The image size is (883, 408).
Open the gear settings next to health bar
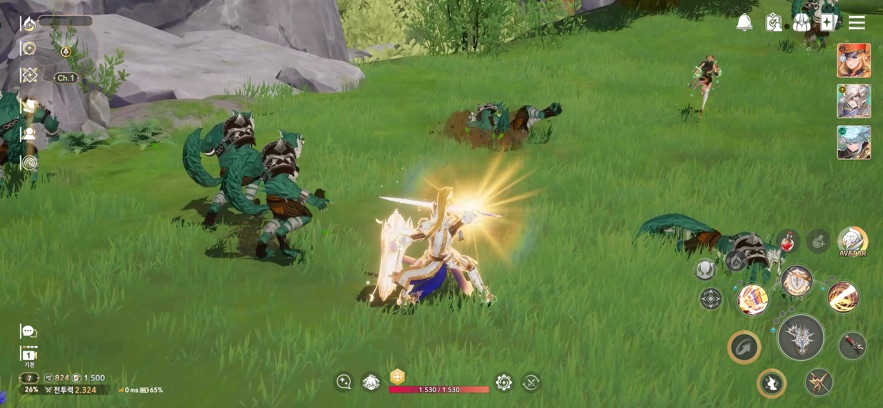[504, 382]
